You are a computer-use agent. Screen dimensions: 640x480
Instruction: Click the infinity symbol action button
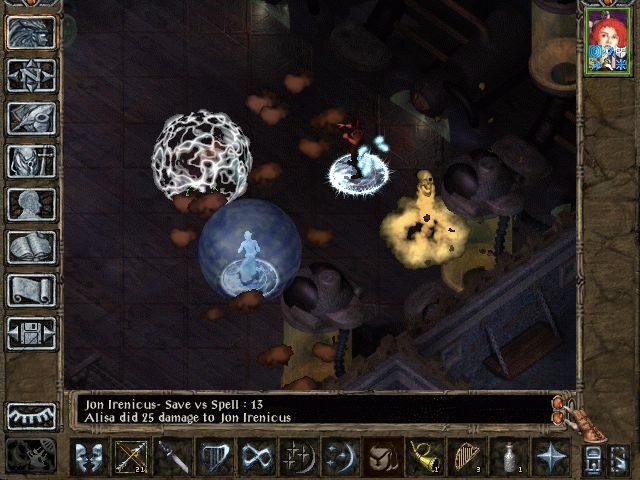point(257,457)
